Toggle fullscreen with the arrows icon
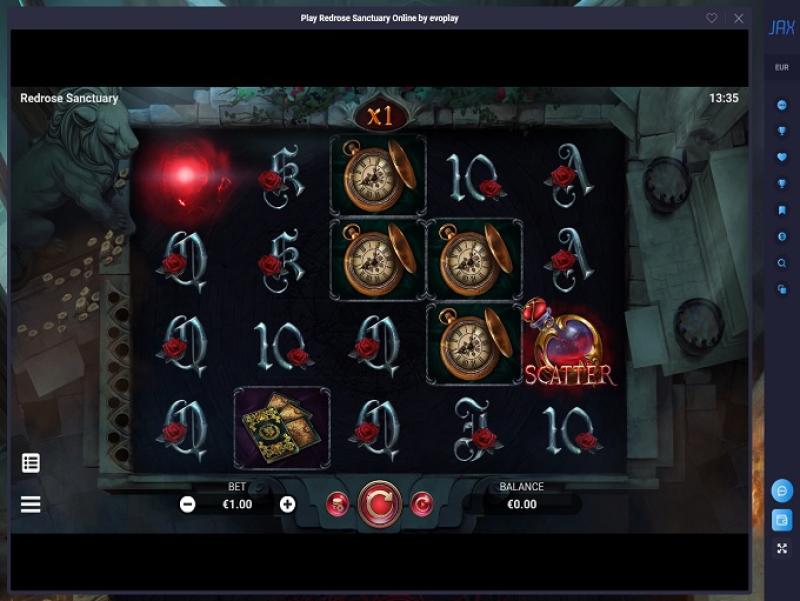Viewport: 800px width, 601px height. 782,548
